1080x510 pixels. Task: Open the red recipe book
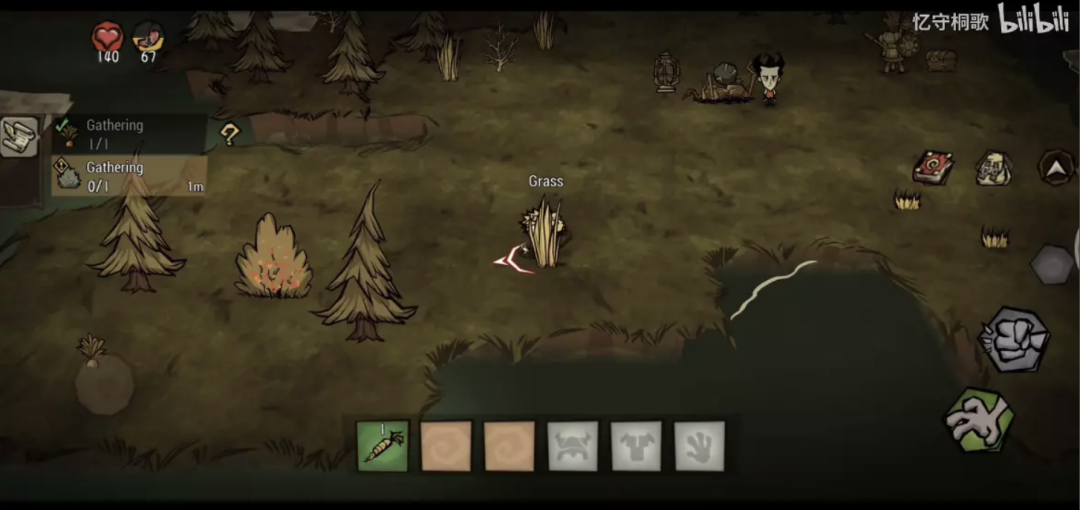click(932, 167)
